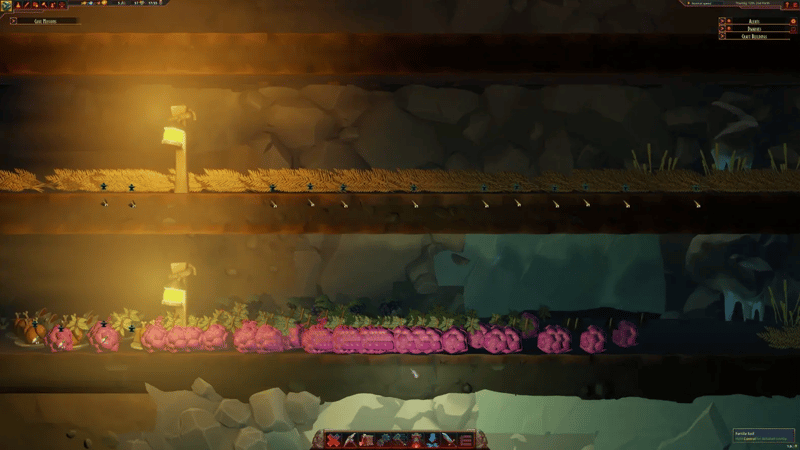Expand the Goal Missions panel
The image size is (800, 450).
tap(13, 20)
